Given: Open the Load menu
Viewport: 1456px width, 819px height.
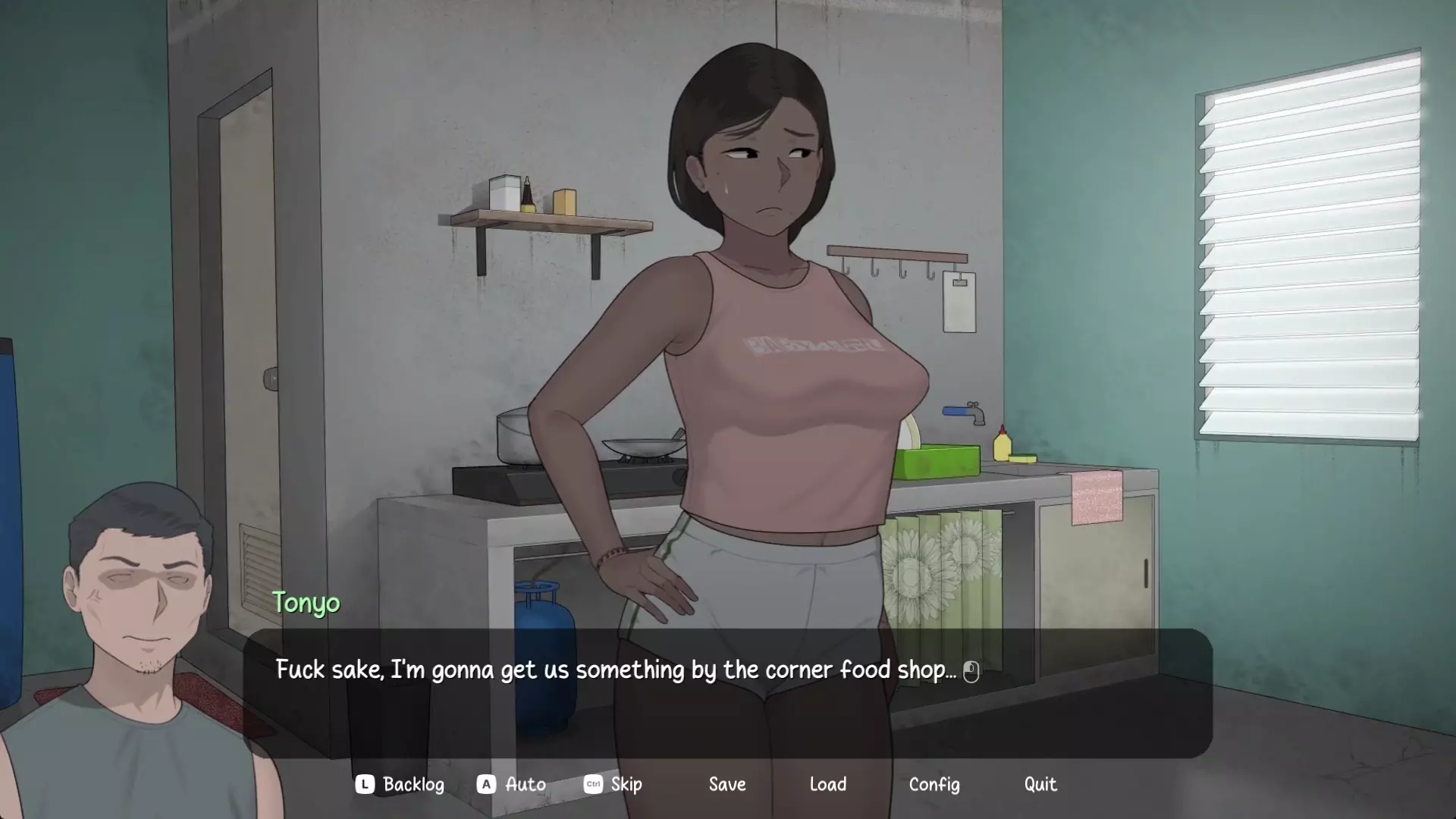Looking at the screenshot, I should tap(827, 784).
